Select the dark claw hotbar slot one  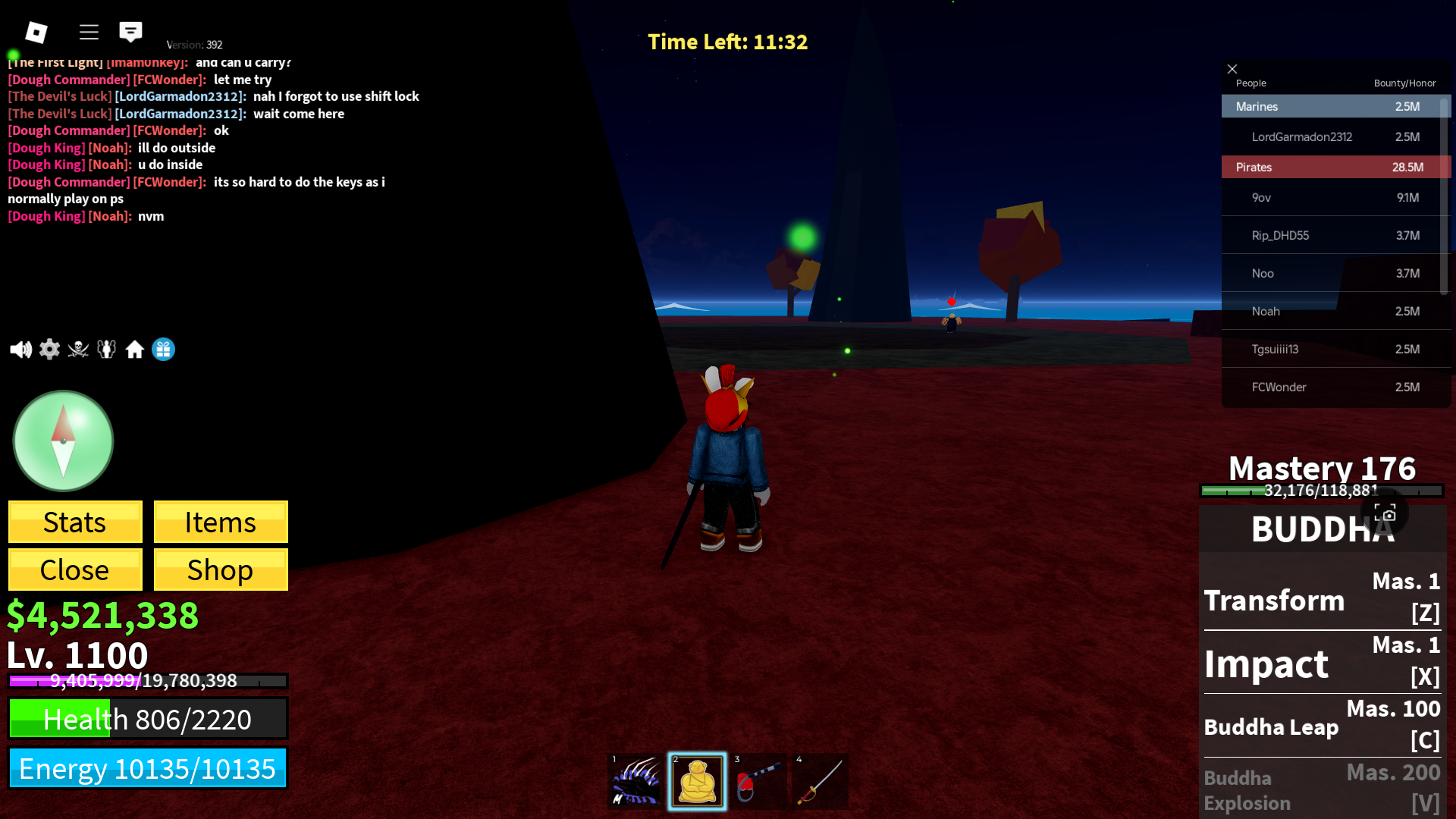(635, 781)
